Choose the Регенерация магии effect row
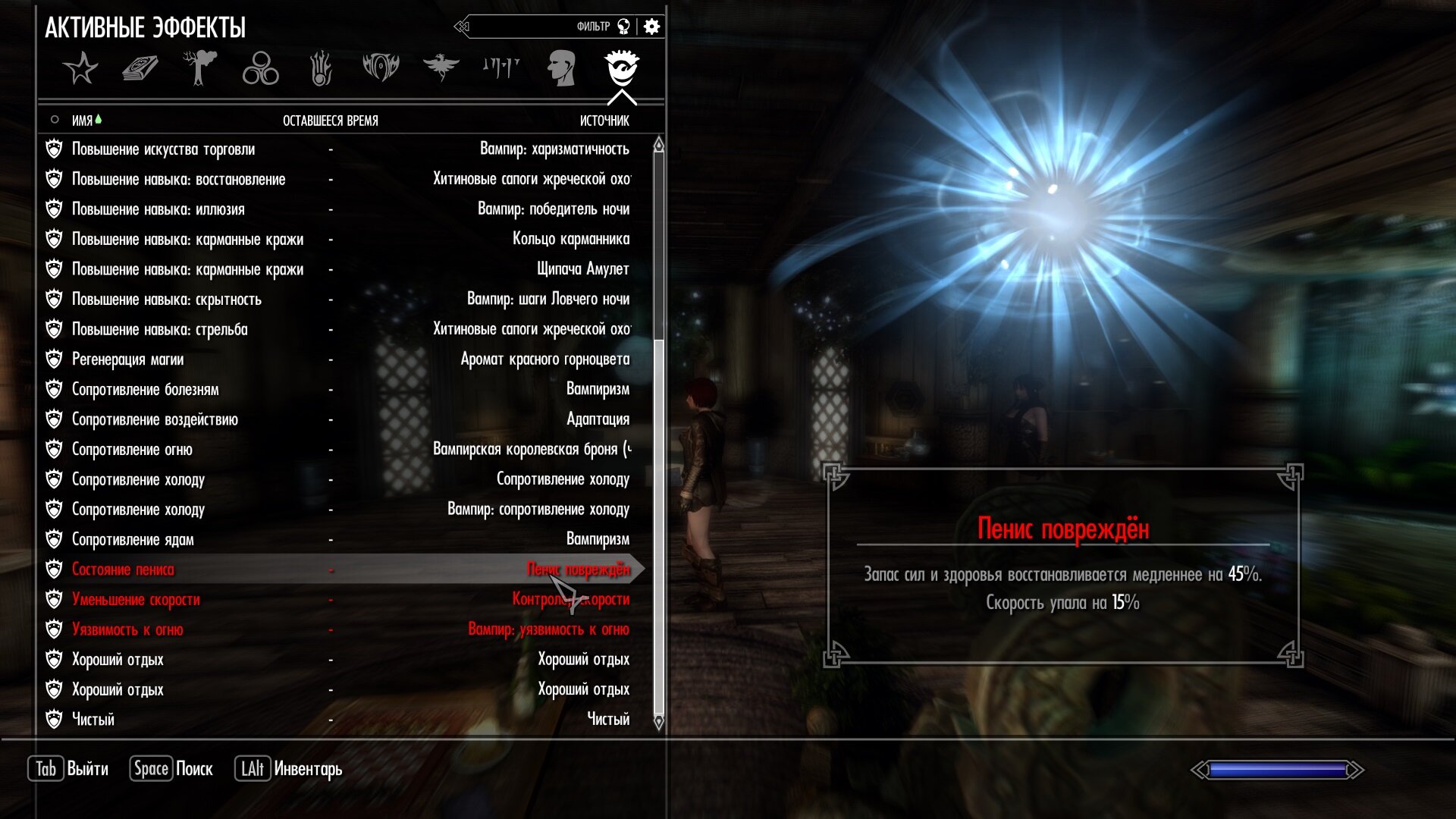Viewport: 1456px width, 819px height. pyautogui.click(x=127, y=359)
